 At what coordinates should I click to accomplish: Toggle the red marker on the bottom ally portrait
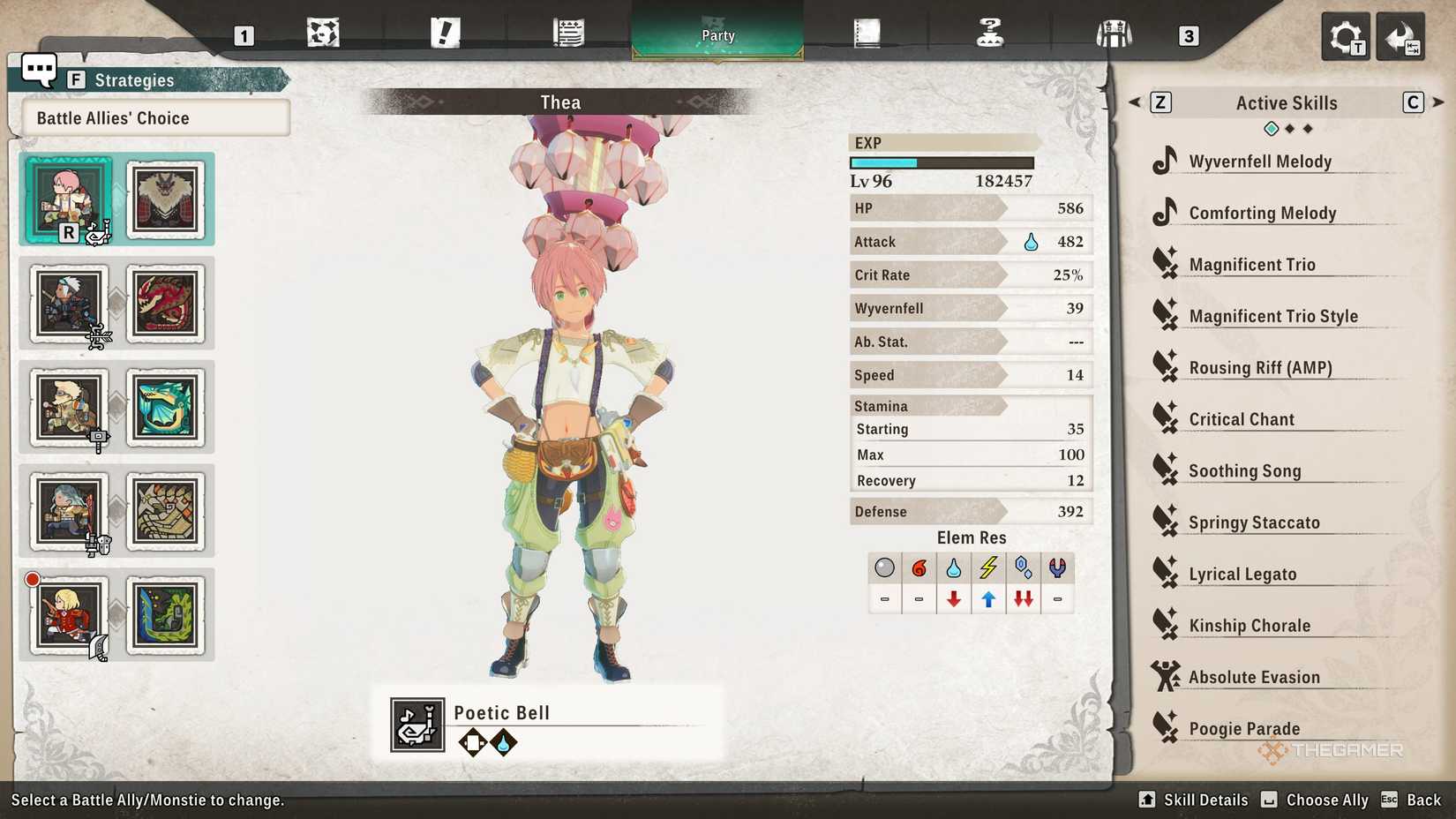32,578
